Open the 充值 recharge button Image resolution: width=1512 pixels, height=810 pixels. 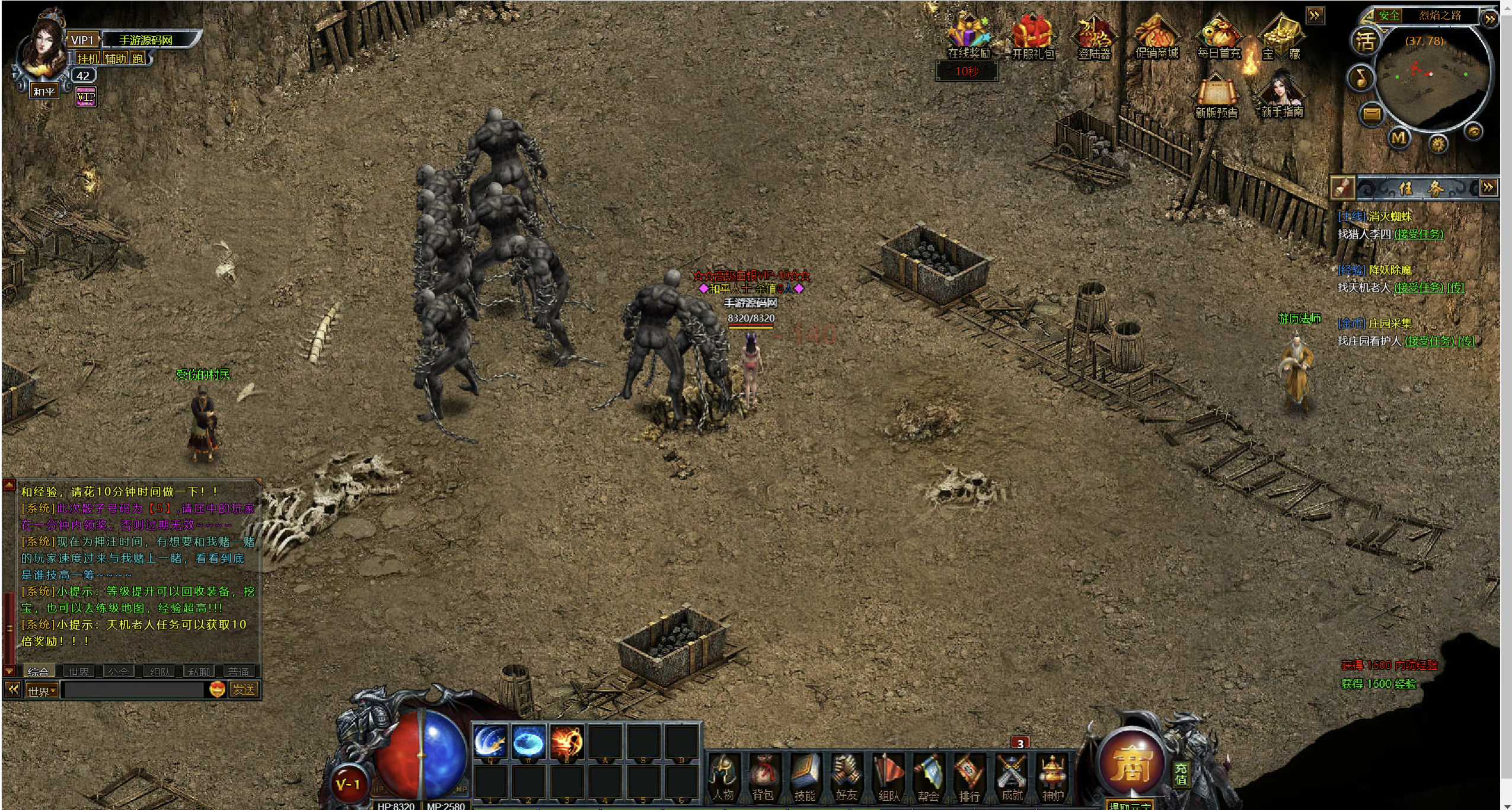(x=1181, y=773)
